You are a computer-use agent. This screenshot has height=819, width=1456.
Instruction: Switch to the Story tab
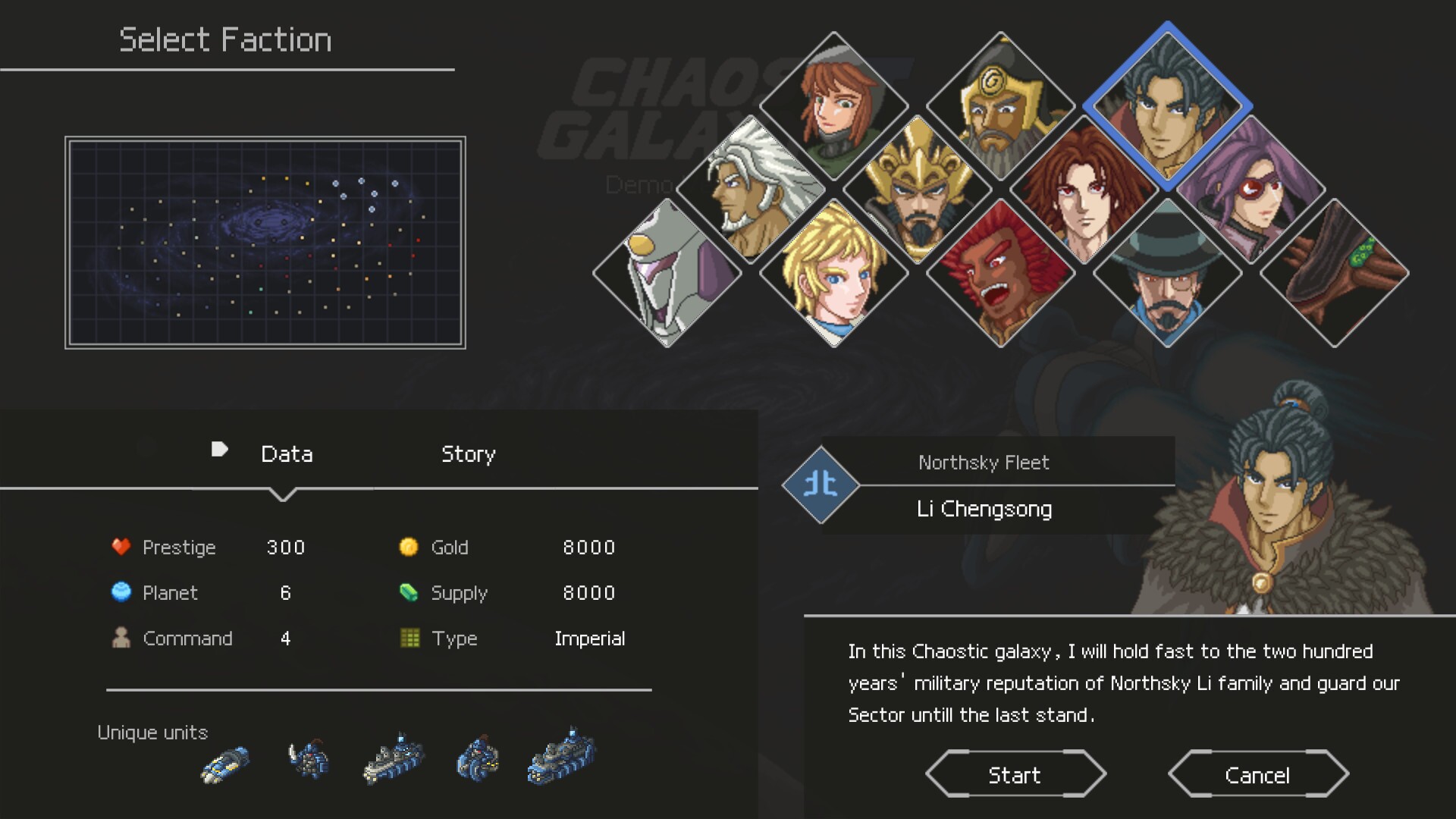pos(468,454)
